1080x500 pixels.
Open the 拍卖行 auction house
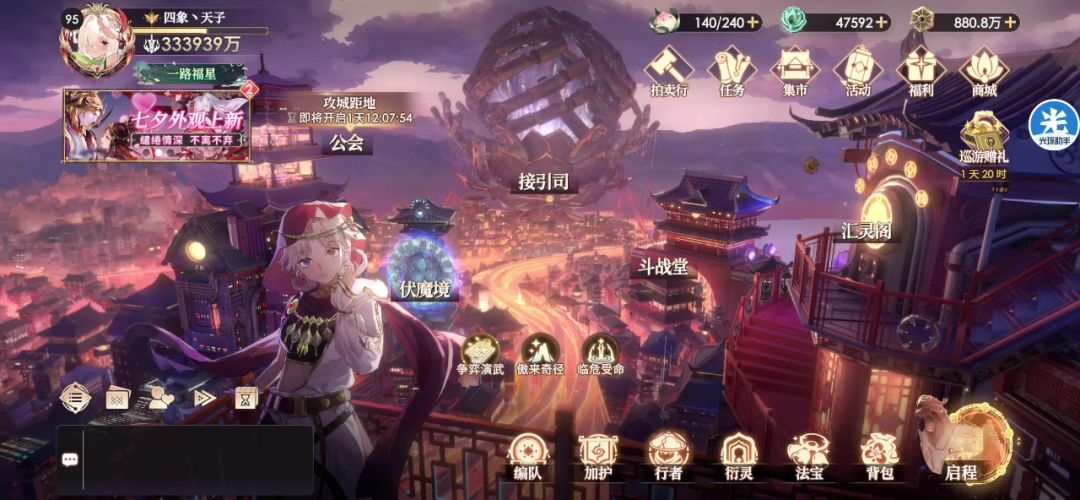point(668,72)
